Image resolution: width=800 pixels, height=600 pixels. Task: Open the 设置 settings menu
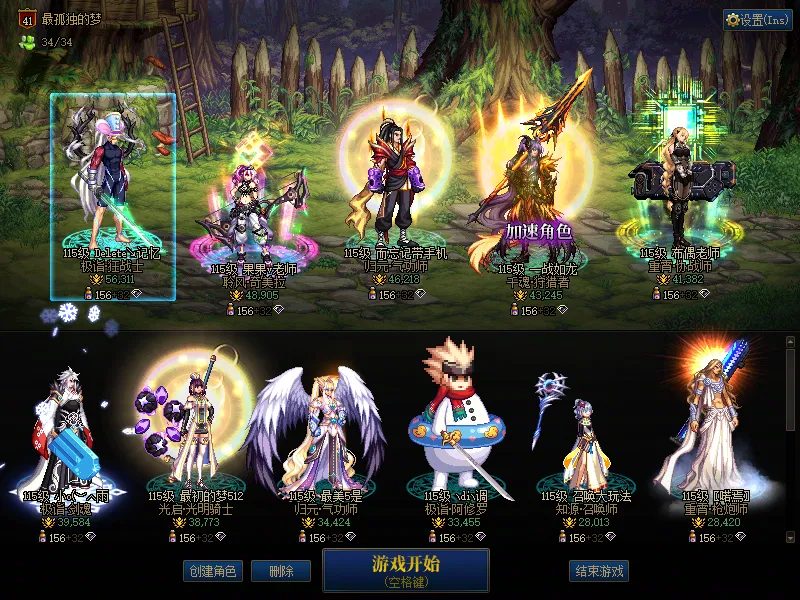(758, 20)
